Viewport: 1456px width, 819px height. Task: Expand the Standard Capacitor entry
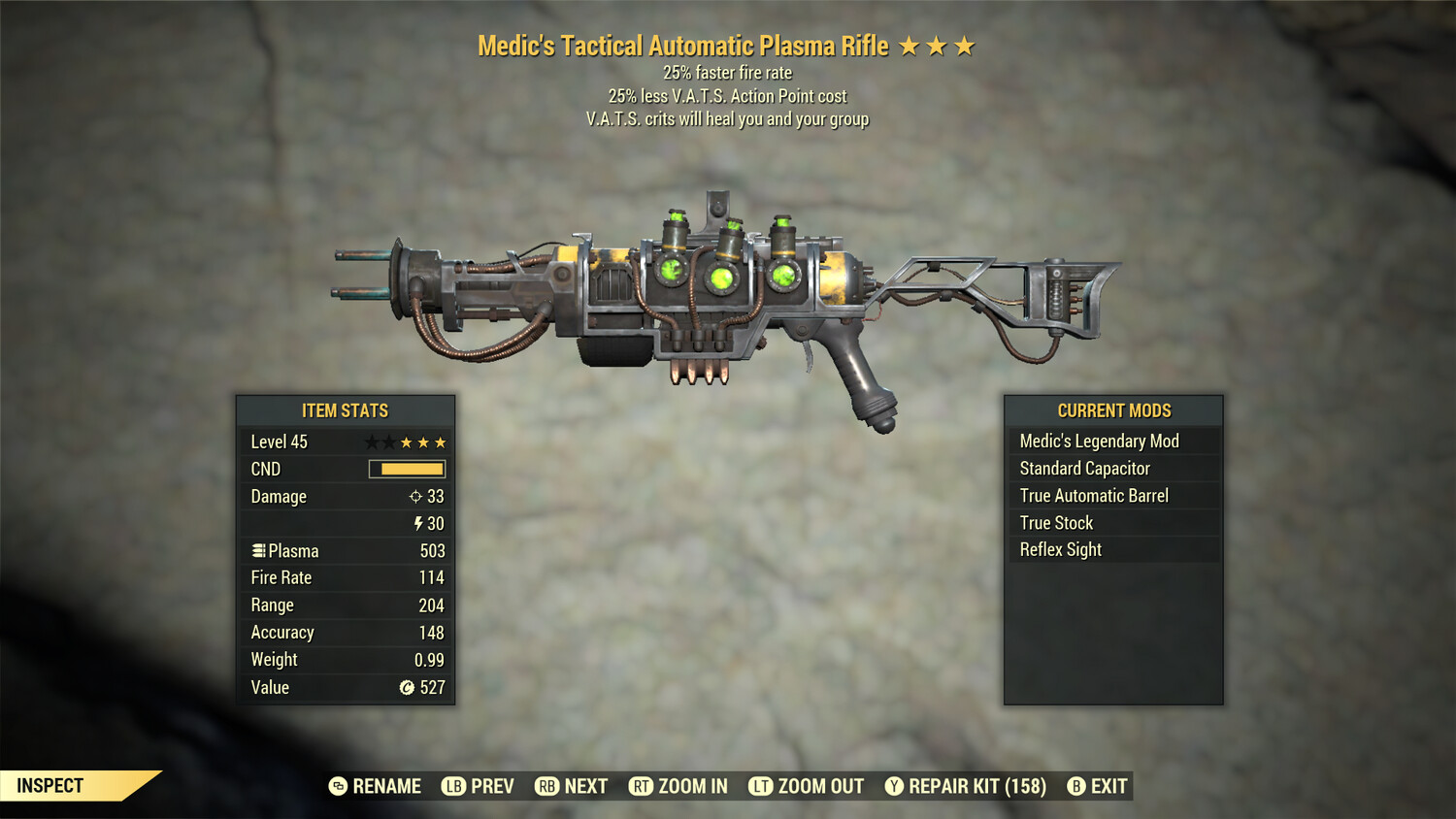1084,468
